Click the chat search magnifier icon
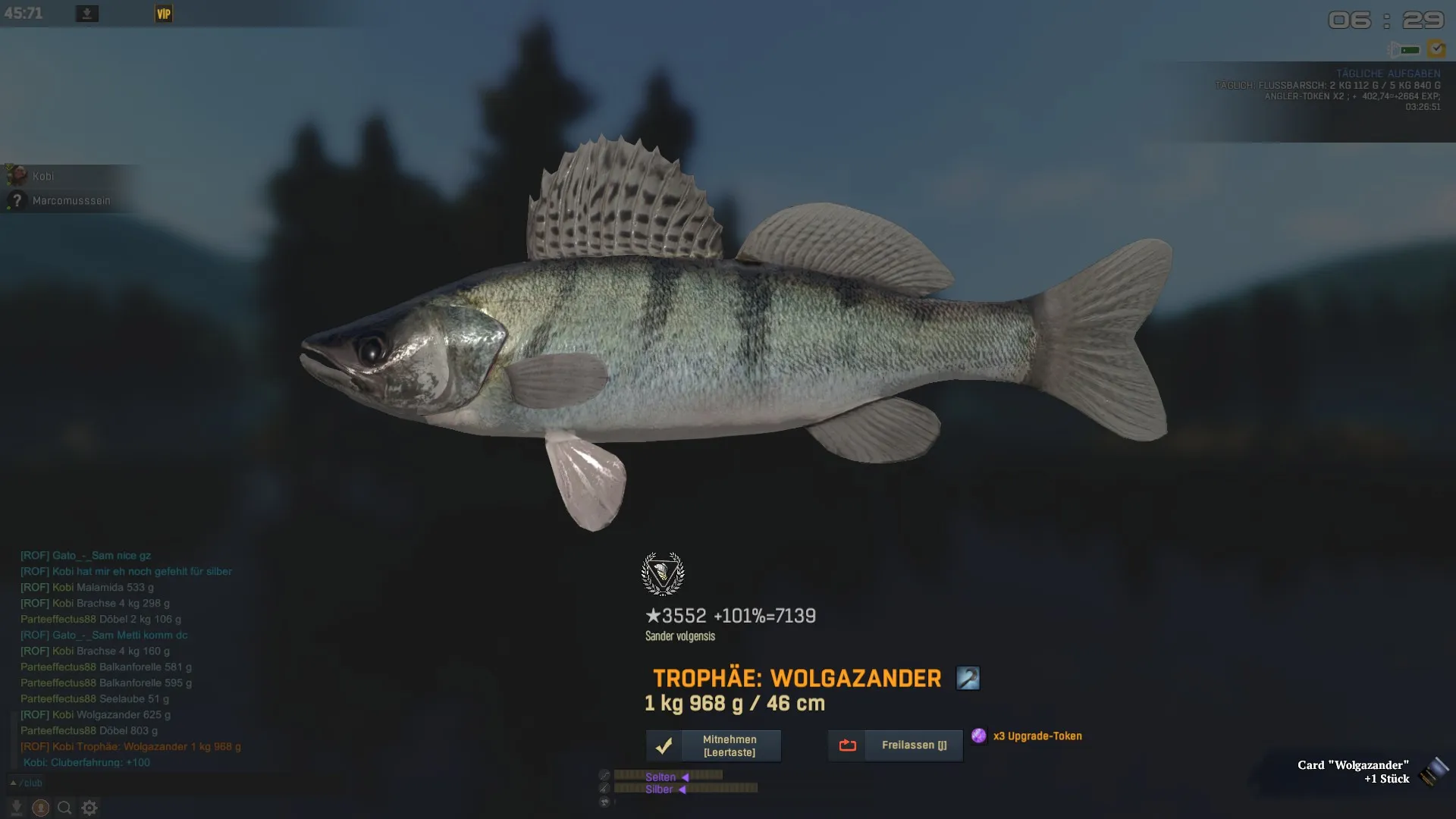This screenshot has width=1456, height=819. pos(64,808)
